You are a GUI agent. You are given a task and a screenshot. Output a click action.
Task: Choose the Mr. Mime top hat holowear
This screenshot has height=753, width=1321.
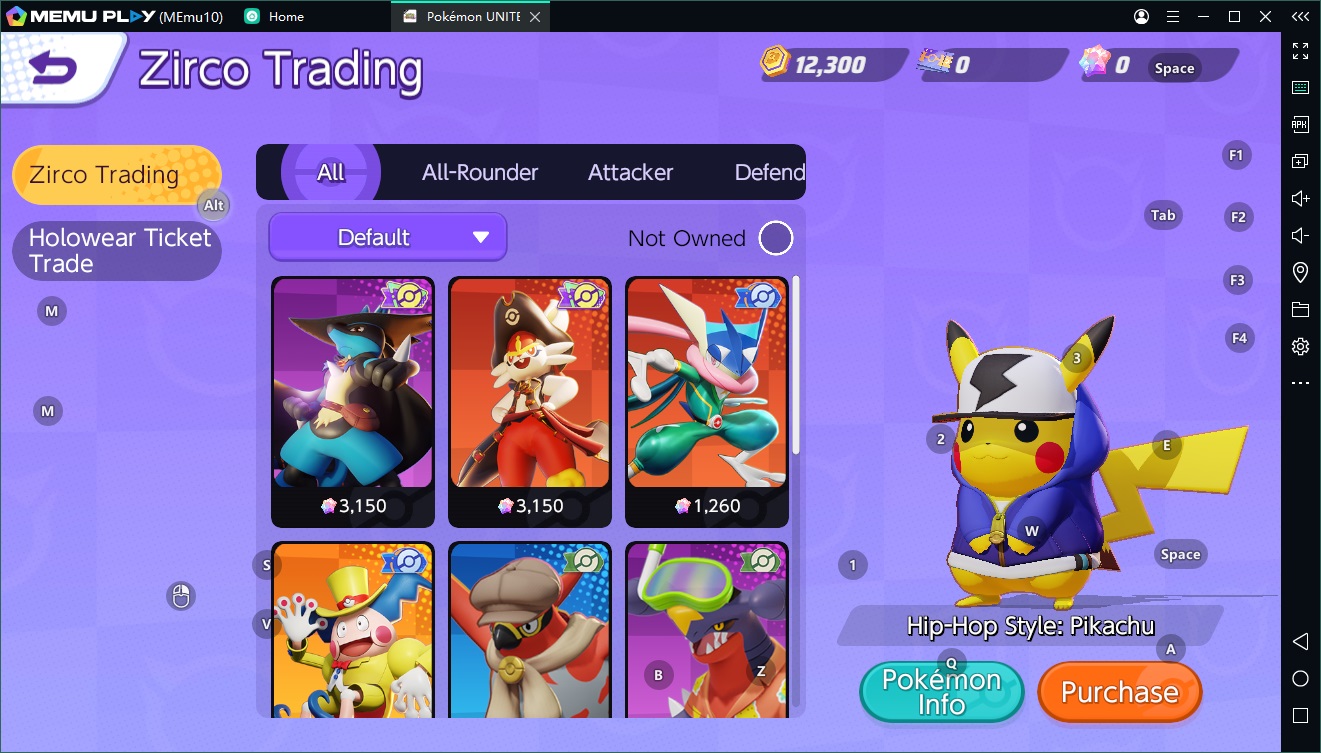353,630
